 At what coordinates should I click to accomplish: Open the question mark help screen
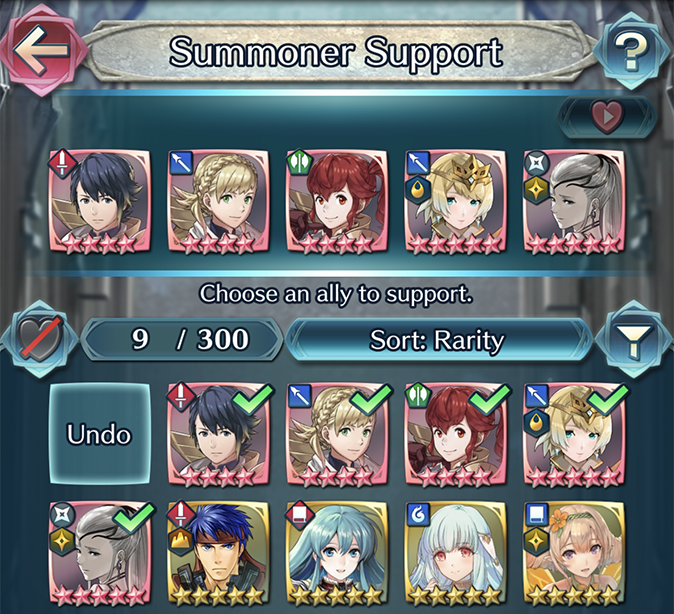point(630,53)
